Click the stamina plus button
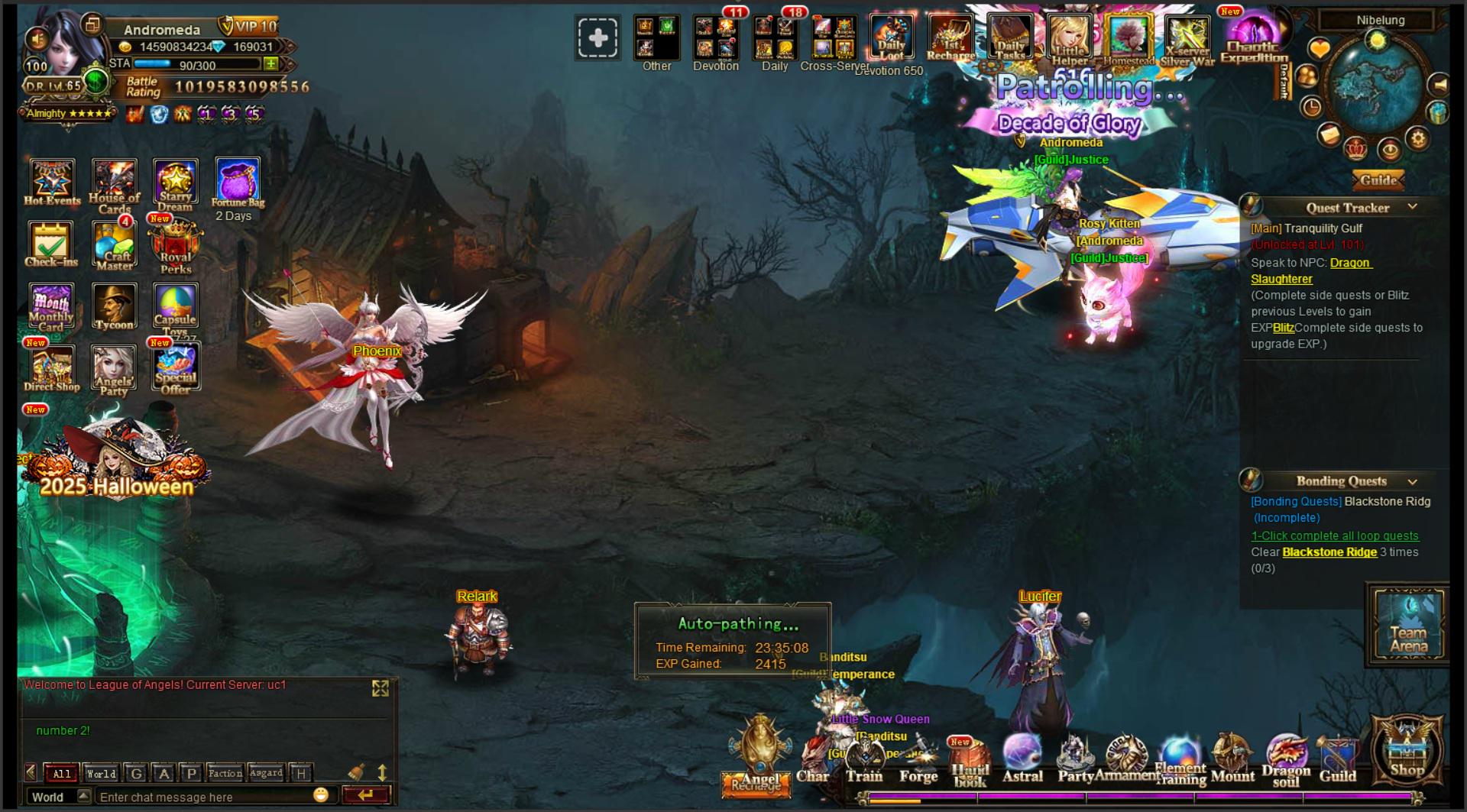Image resolution: width=1467 pixels, height=812 pixels. [x=270, y=64]
